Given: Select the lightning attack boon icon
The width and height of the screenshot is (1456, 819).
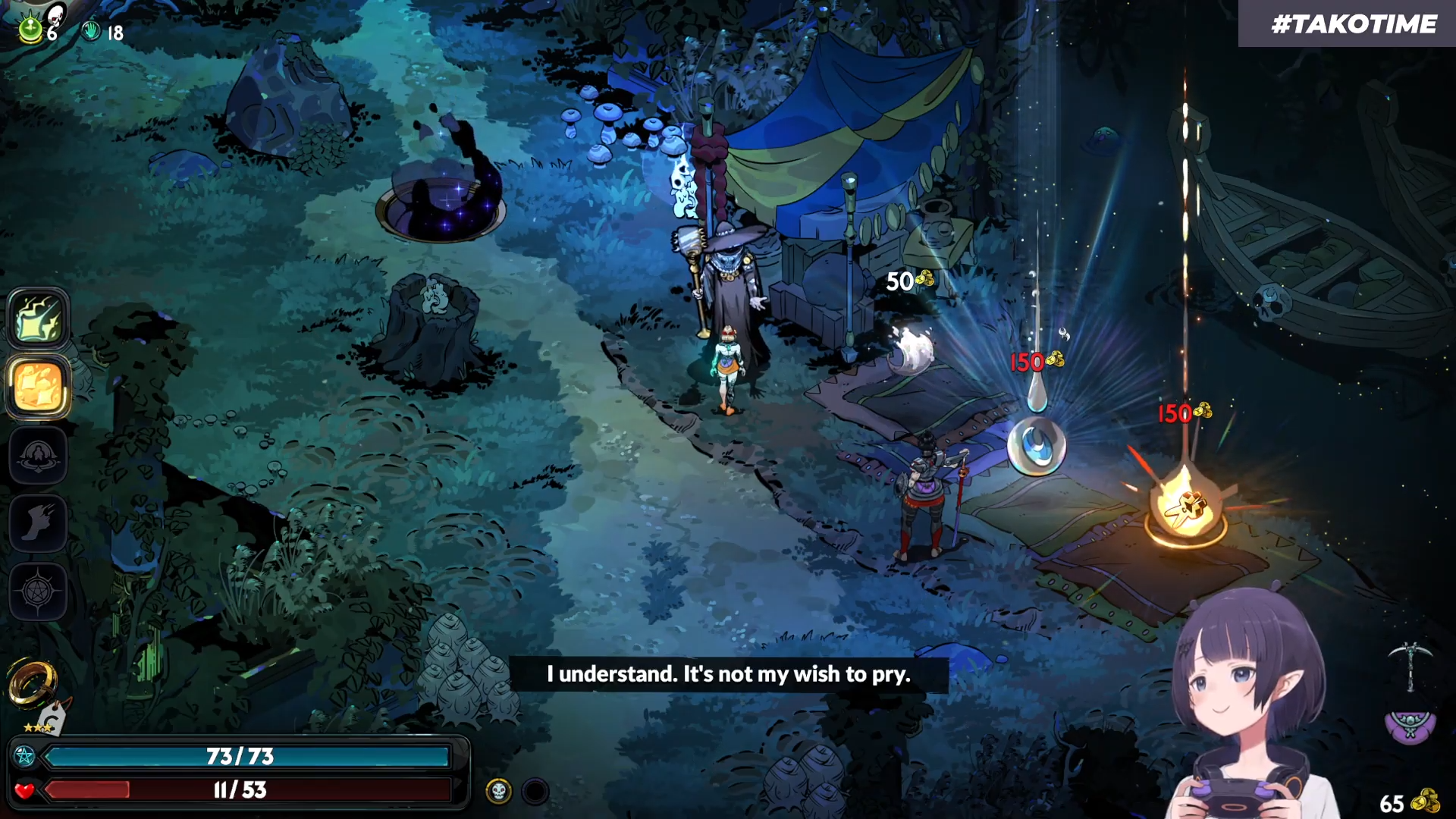Looking at the screenshot, I should click(38, 318).
